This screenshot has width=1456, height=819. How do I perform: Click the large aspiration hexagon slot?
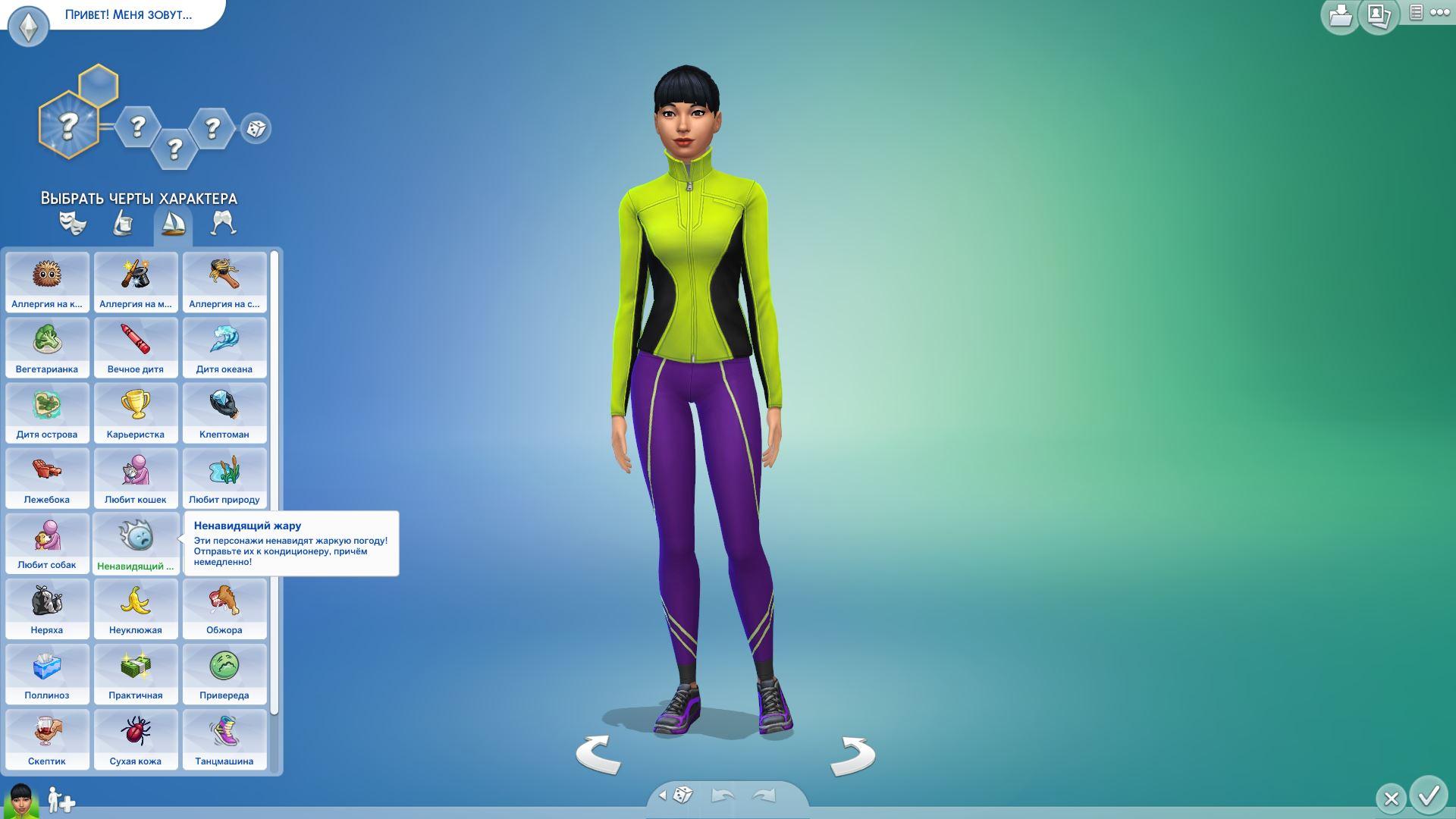click(68, 125)
